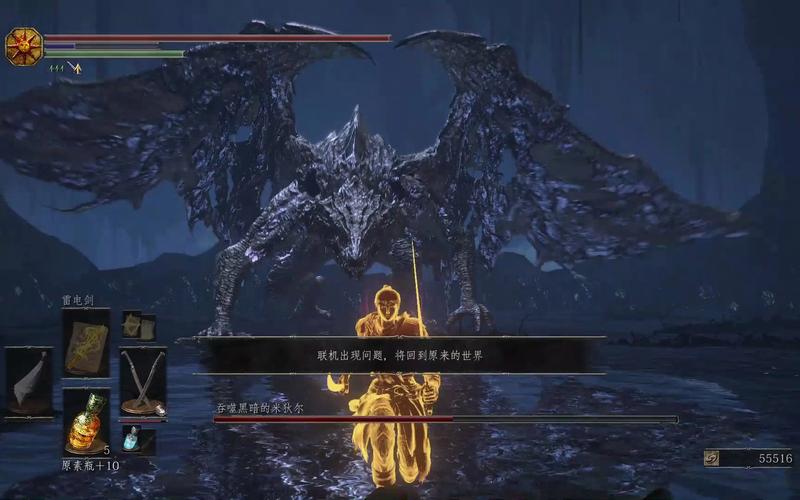800x500 pixels.
Task: Click the Warrior of Sunlight covenant emblem
Action: (22, 46)
